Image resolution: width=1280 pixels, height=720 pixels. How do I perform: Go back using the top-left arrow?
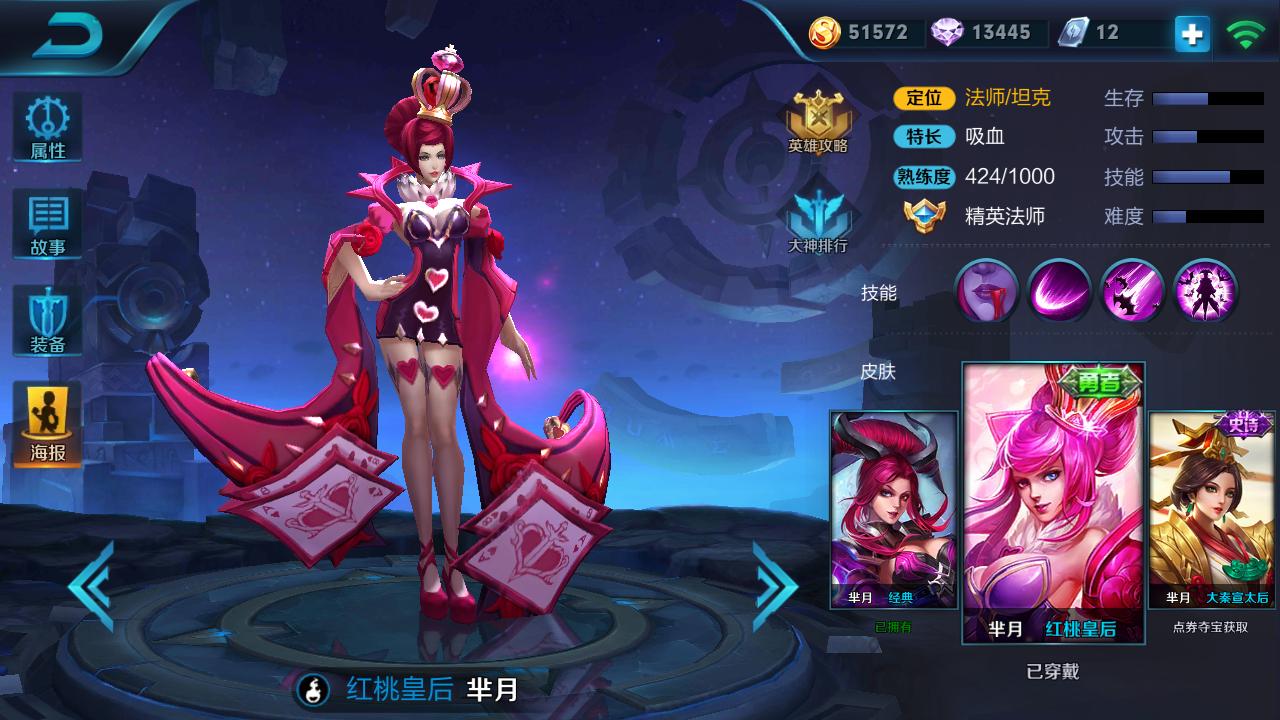(68, 36)
